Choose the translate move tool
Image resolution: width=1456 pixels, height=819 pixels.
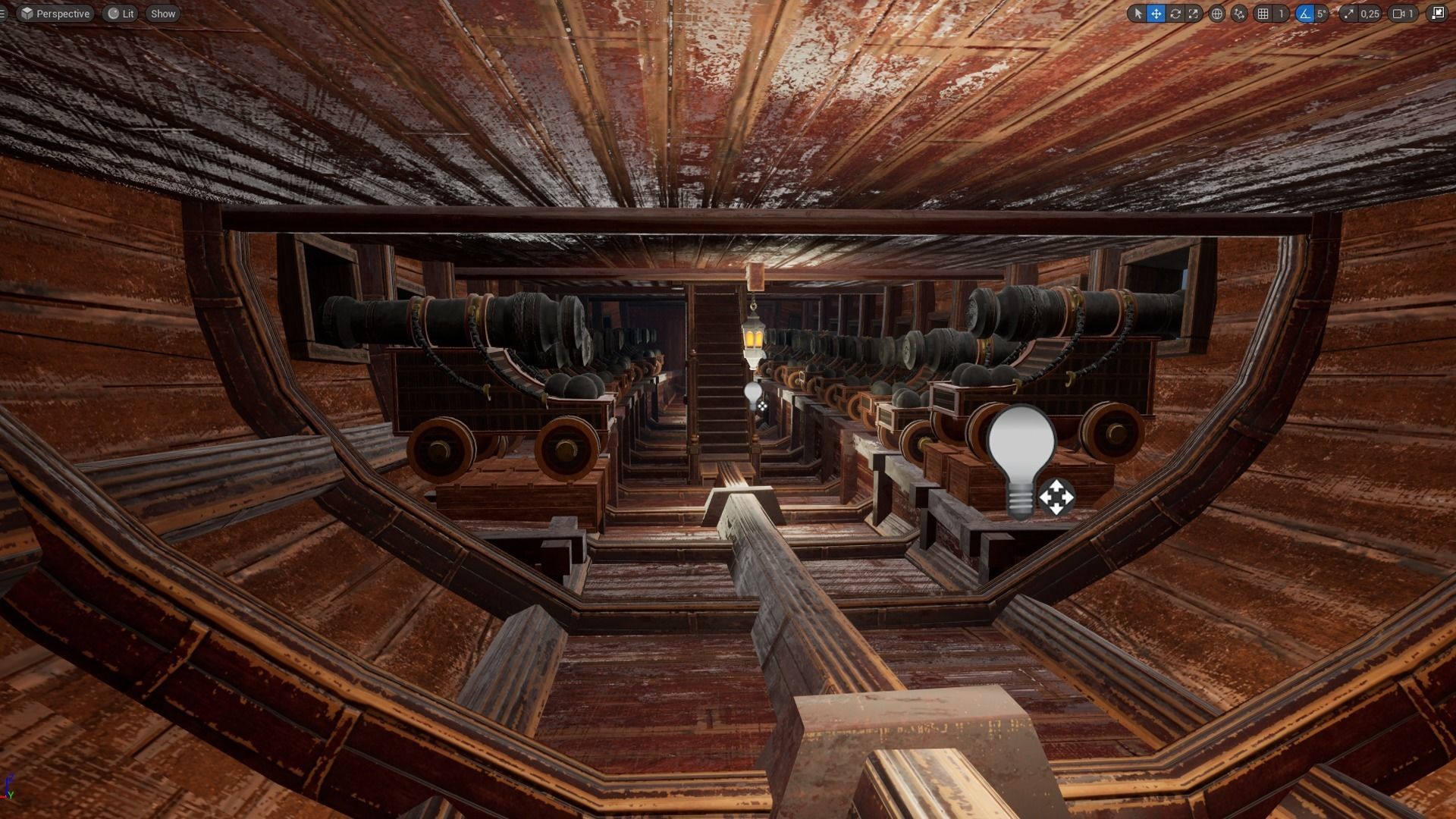tap(1156, 14)
